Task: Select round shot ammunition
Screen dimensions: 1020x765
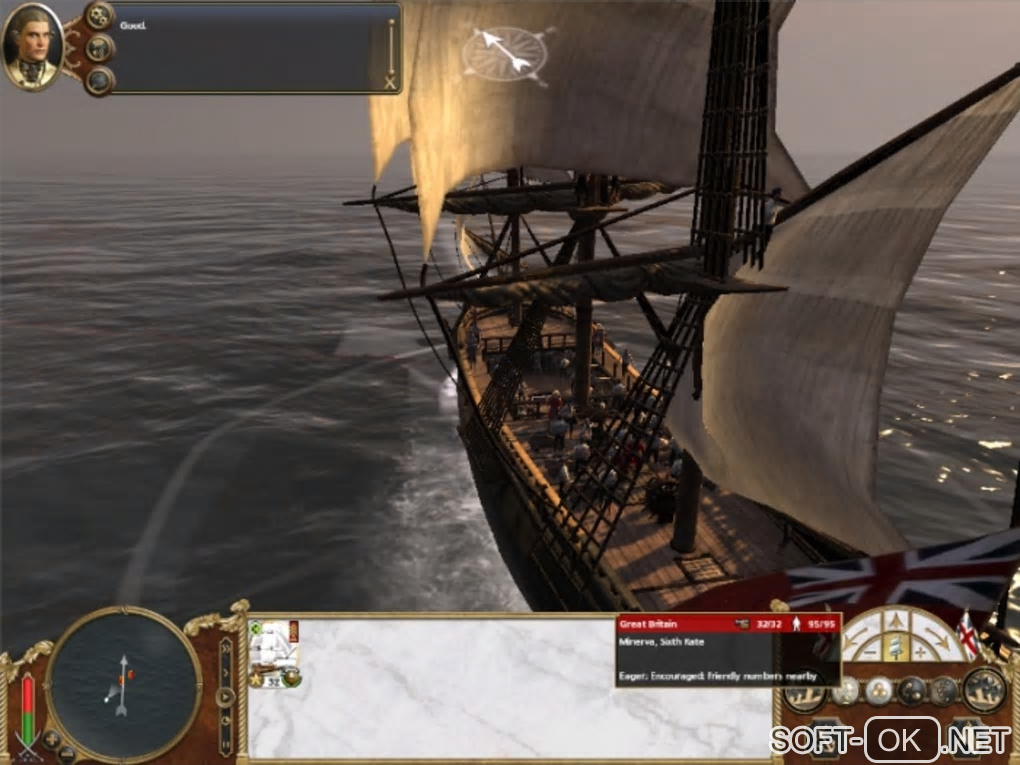Action: coord(846,690)
